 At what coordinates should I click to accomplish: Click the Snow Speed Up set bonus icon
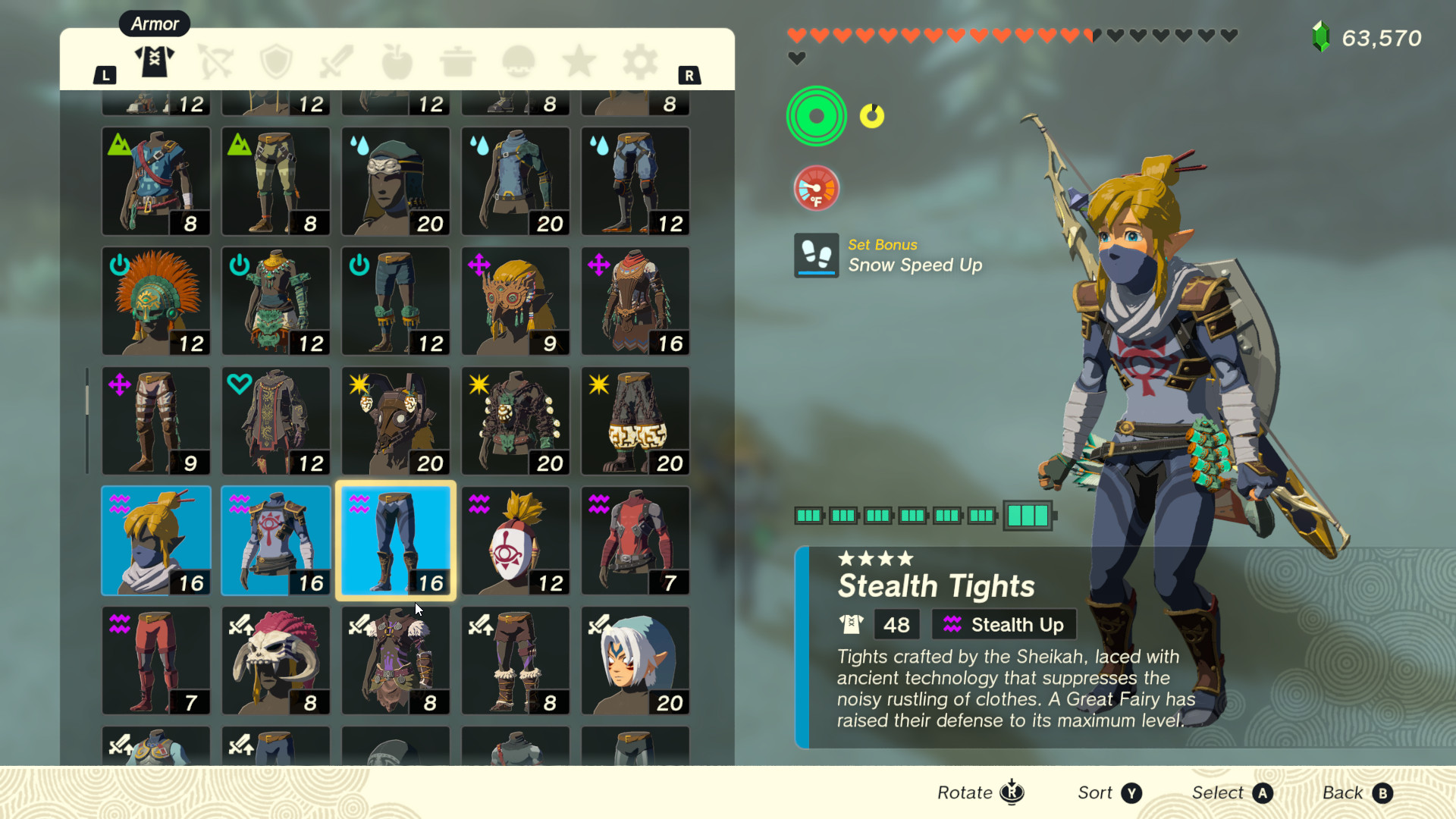[816, 256]
